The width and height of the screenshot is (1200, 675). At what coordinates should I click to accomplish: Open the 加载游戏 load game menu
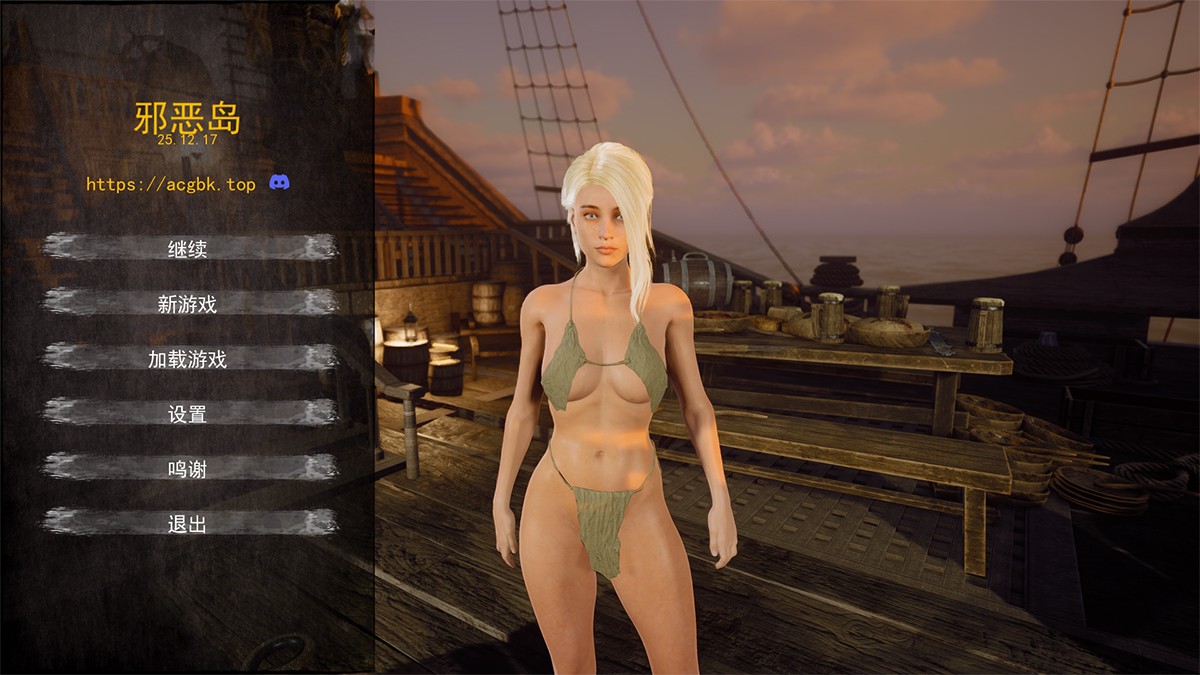point(188,359)
